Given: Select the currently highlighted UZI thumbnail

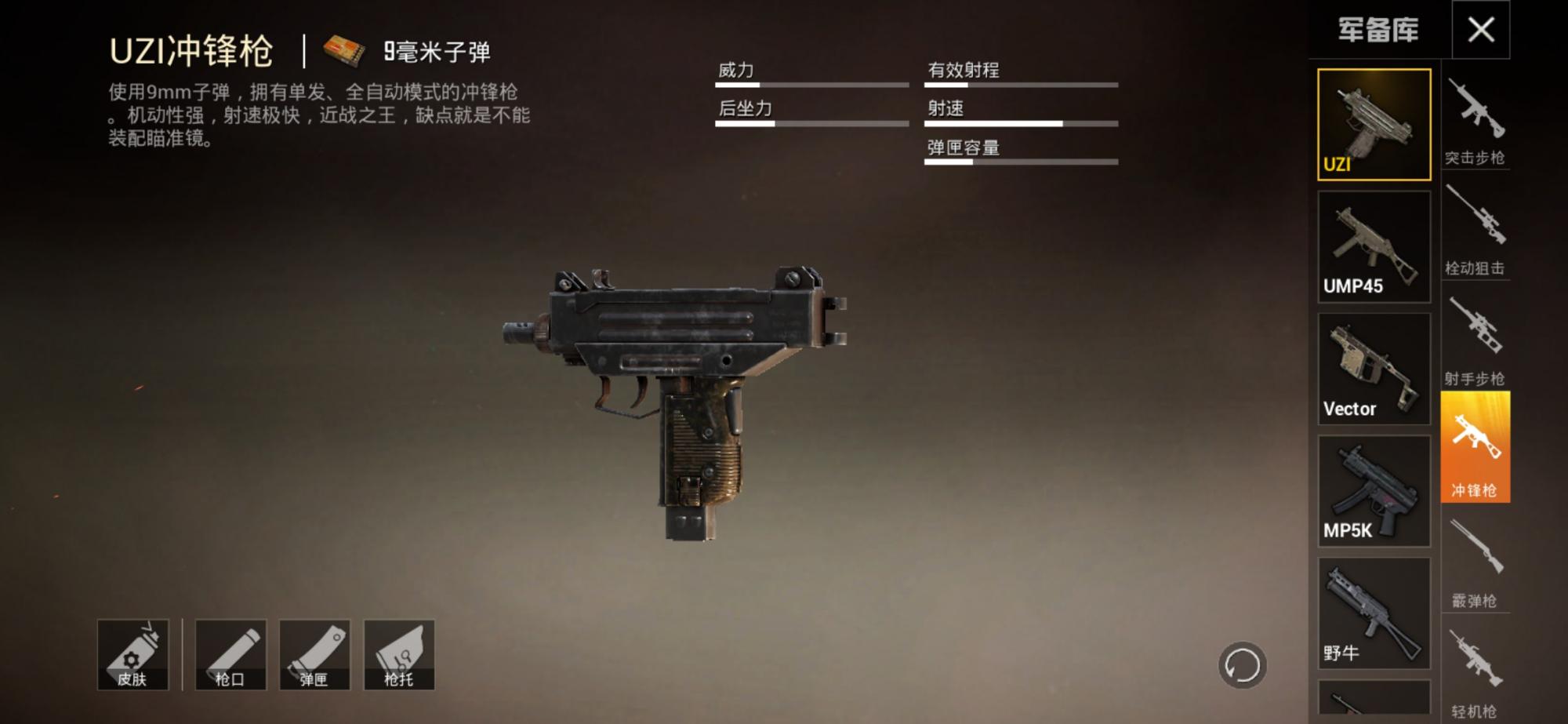Looking at the screenshot, I should pyautogui.click(x=1374, y=124).
